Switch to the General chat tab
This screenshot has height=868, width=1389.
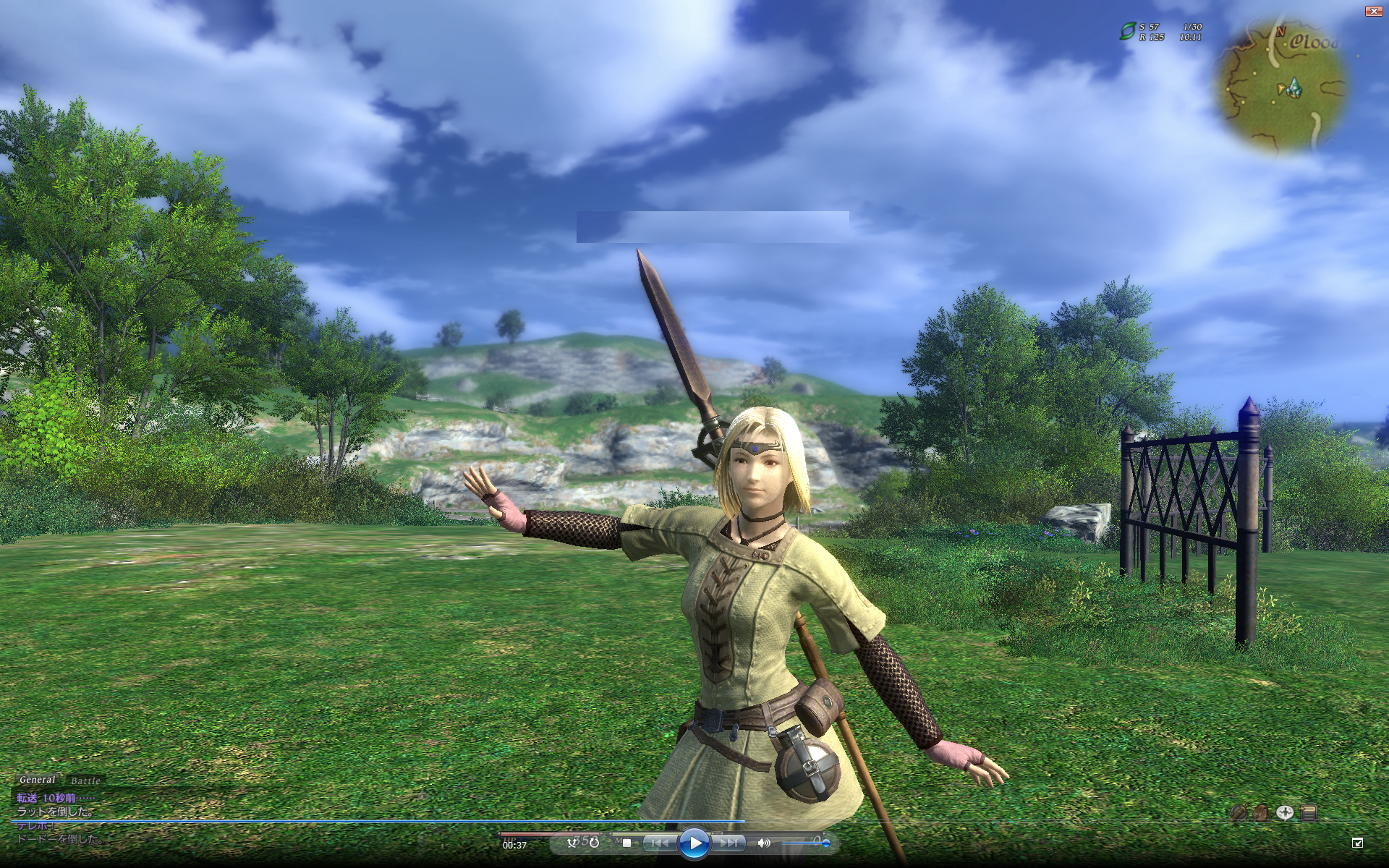point(37,780)
